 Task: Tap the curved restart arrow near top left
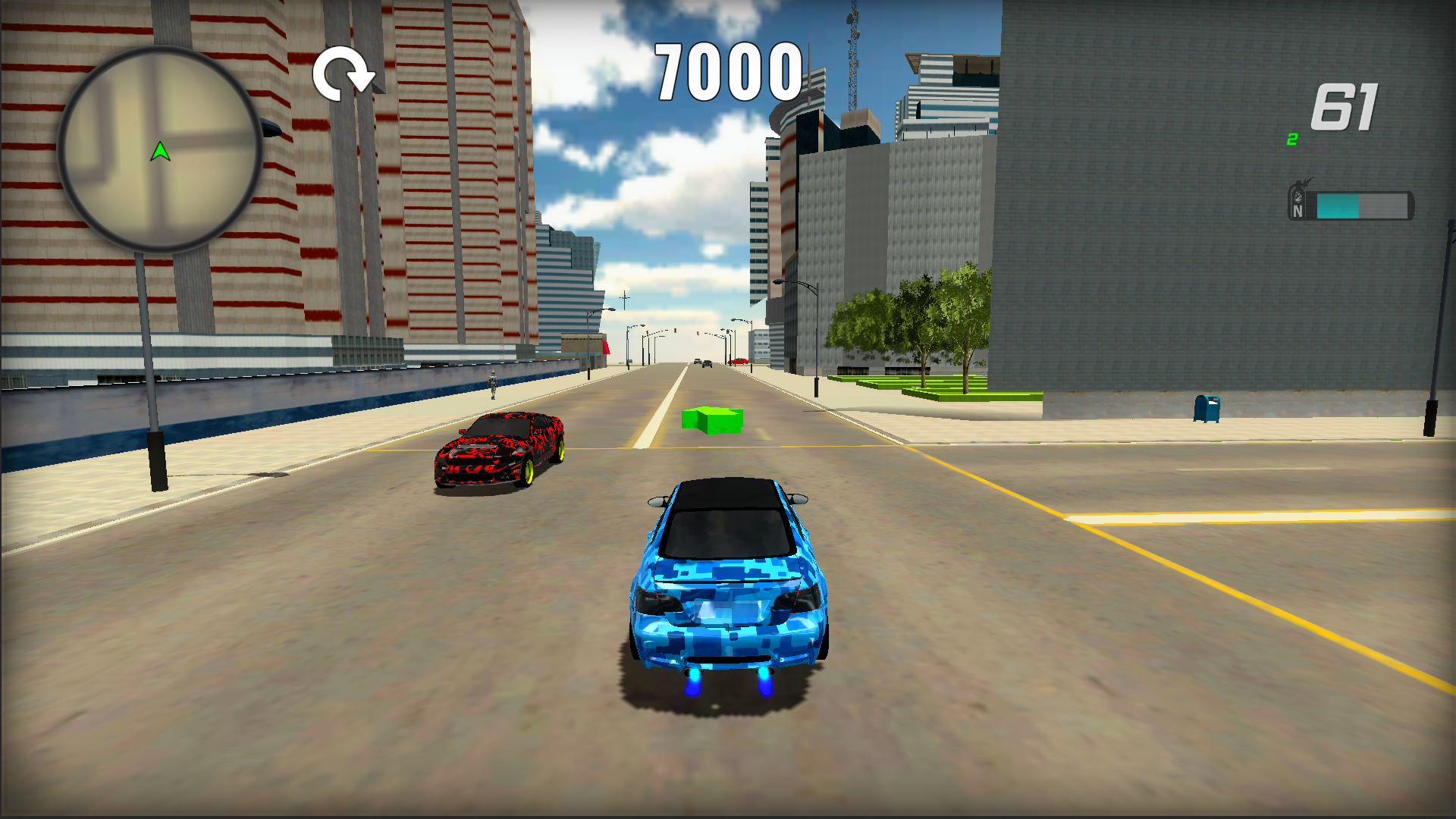click(x=346, y=74)
